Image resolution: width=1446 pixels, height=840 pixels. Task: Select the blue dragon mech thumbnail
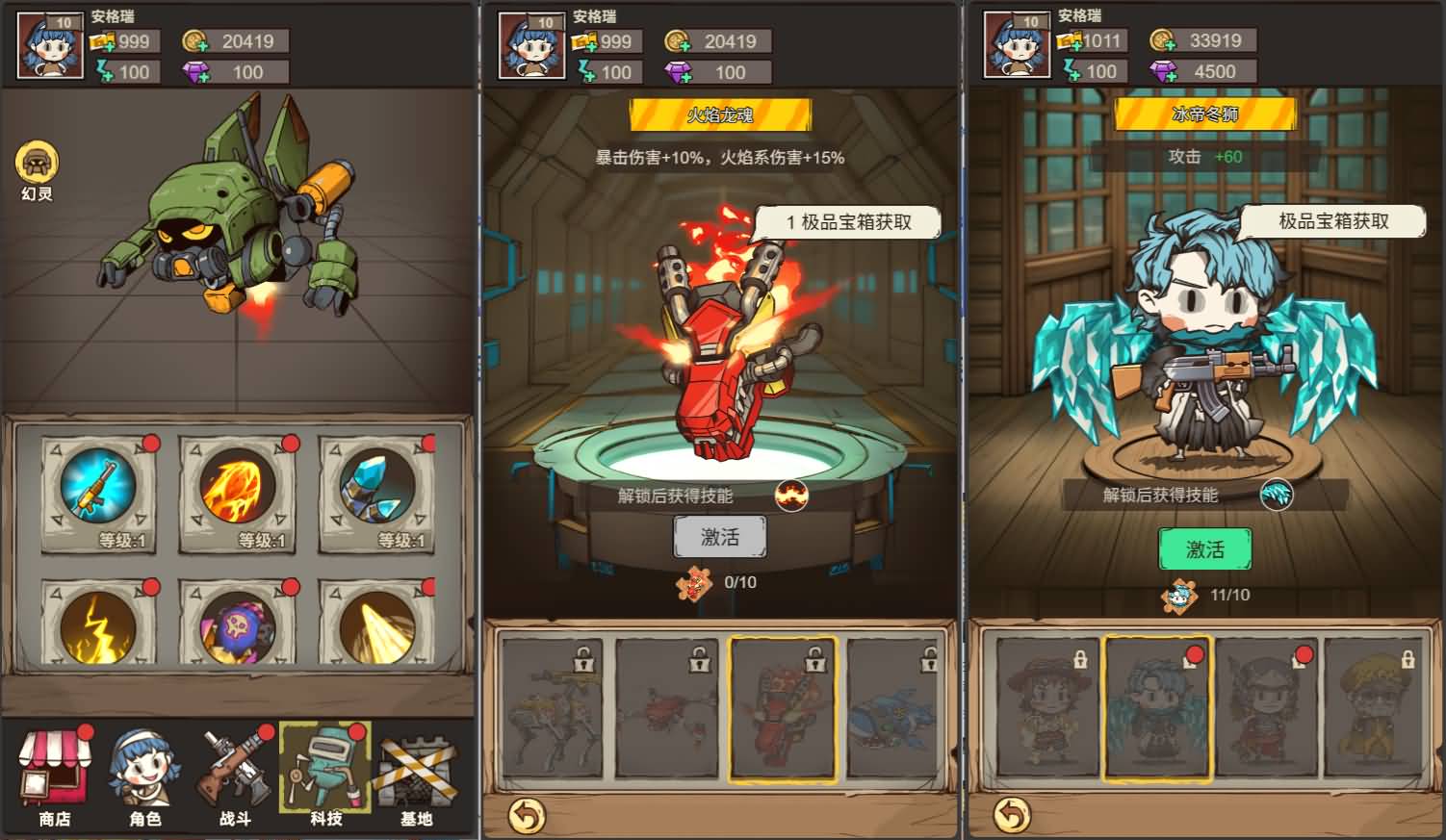tap(894, 707)
